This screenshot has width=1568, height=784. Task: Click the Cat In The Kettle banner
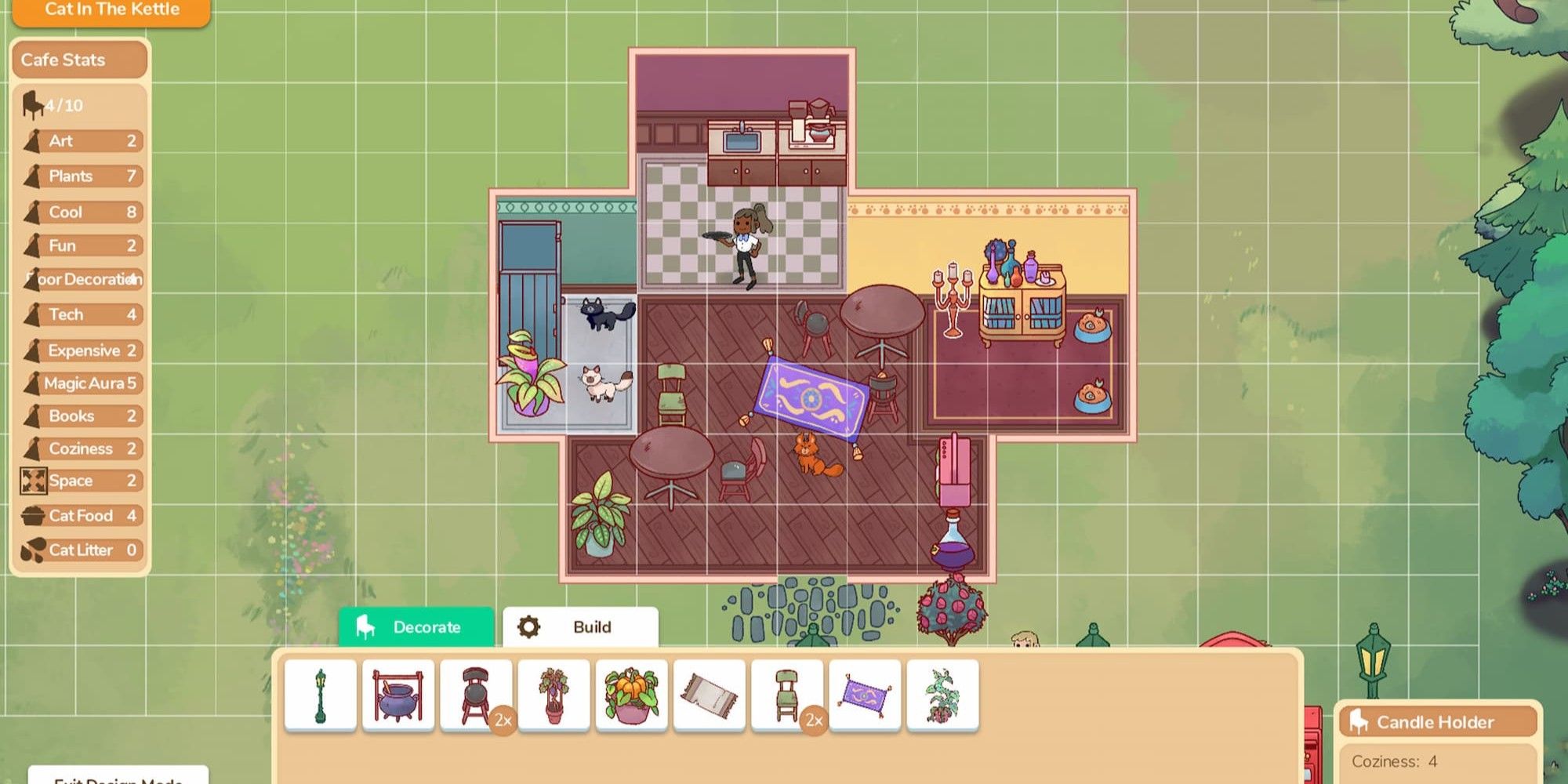(111, 10)
